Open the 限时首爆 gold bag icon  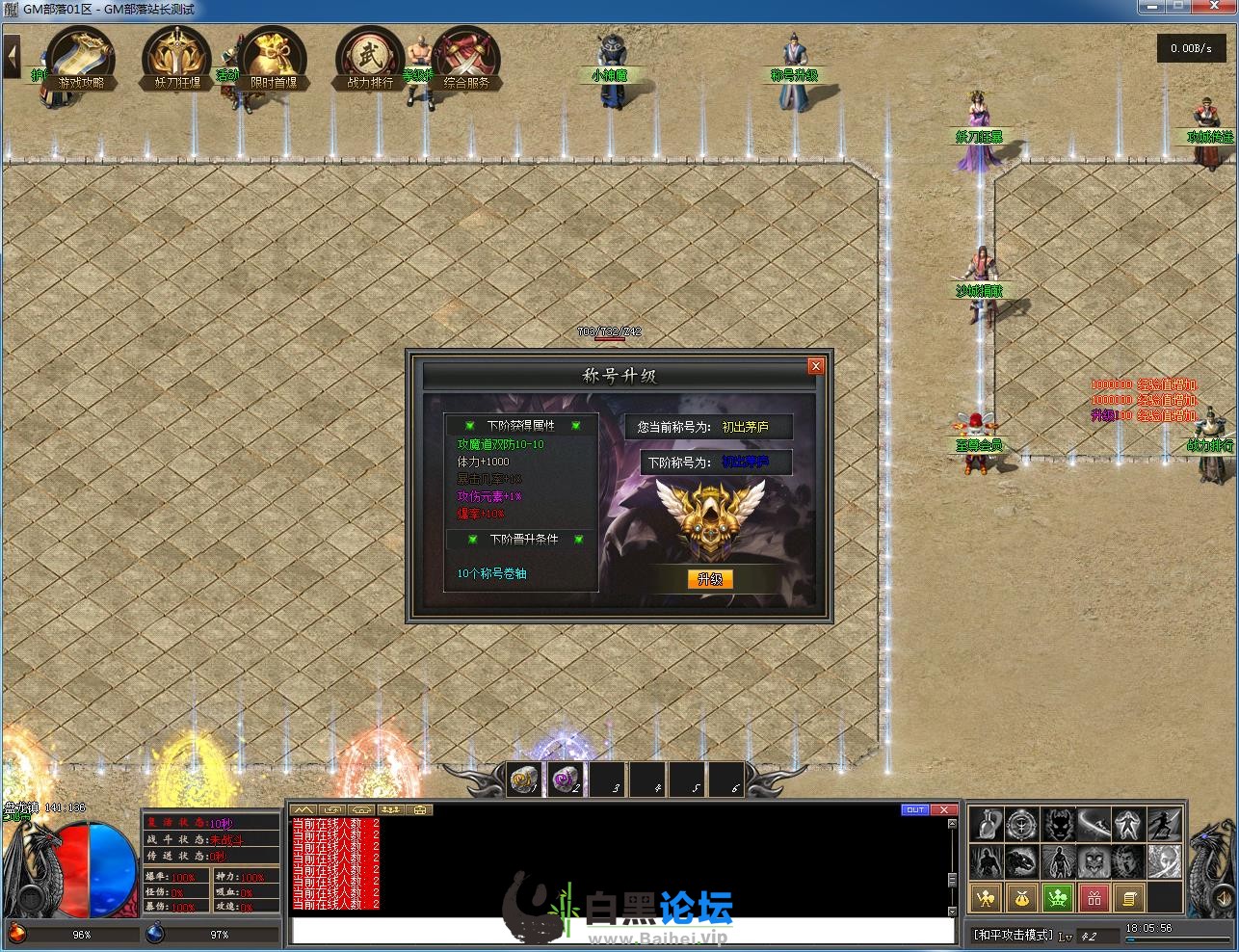coord(274,58)
